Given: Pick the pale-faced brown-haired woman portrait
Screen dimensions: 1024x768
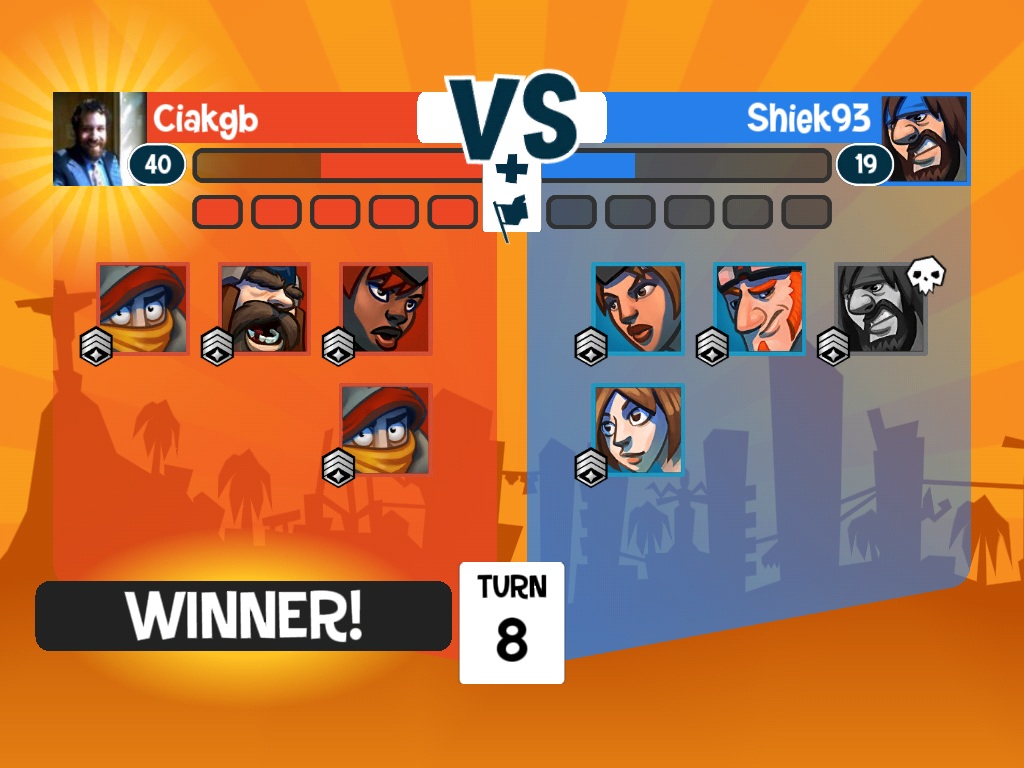Looking at the screenshot, I should [x=638, y=429].
